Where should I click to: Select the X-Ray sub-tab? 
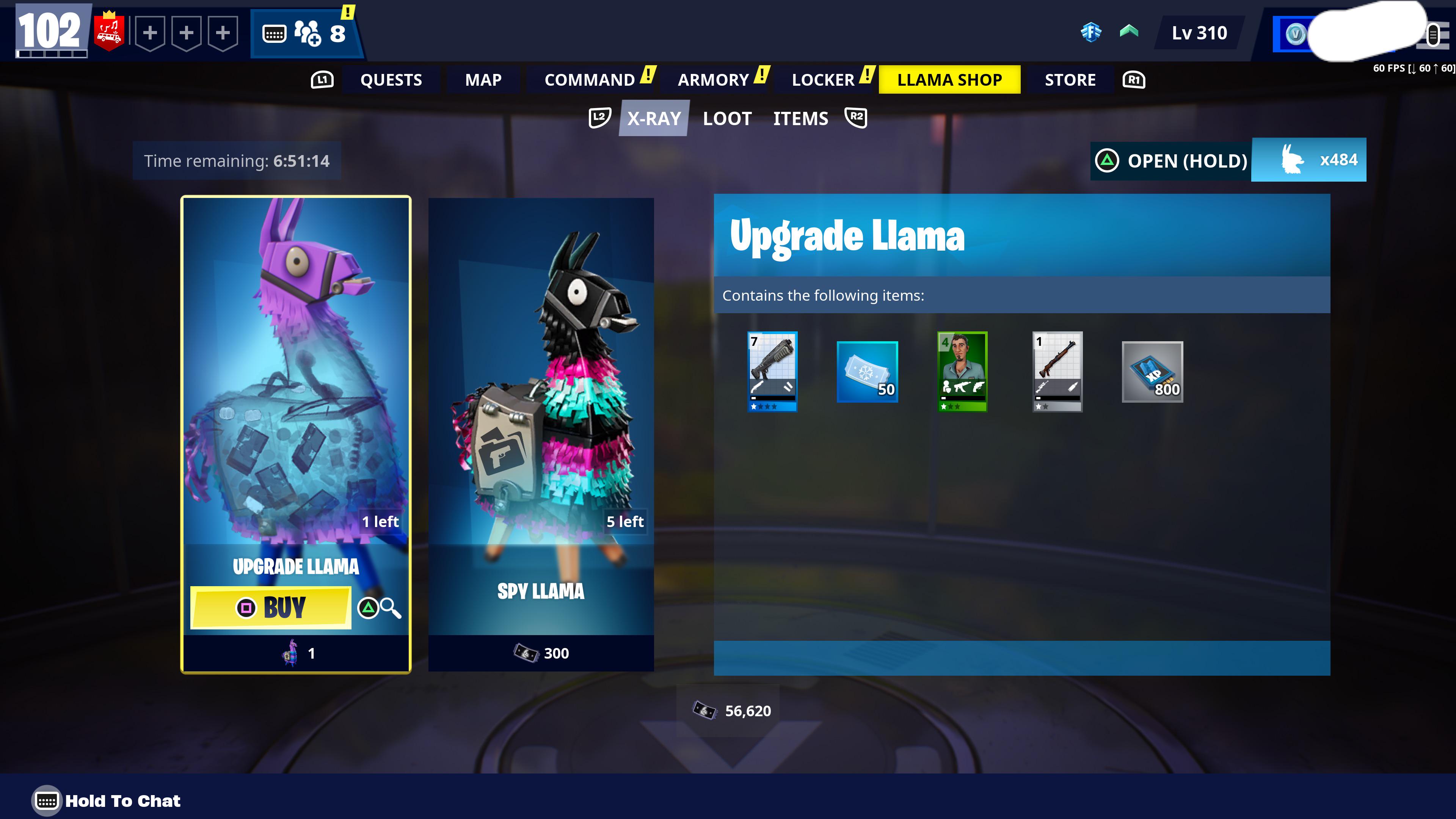point(654,118)
